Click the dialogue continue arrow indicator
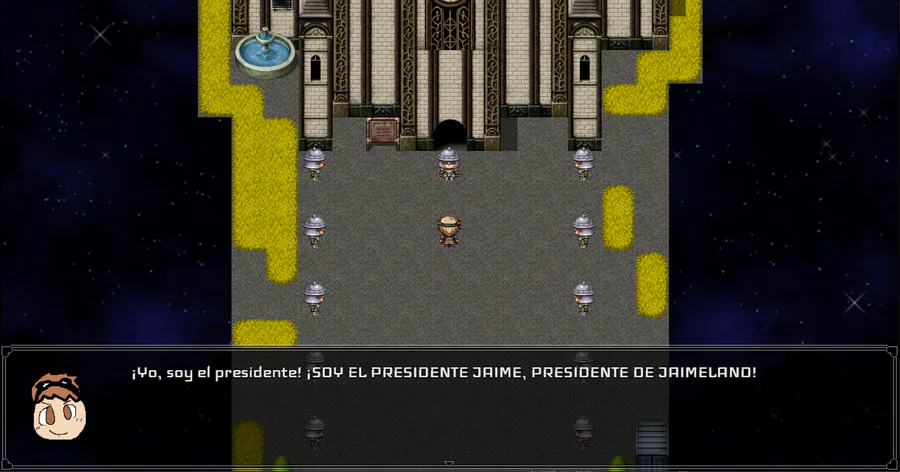The height and width of the screenshot is (472, 900). [449, 463]
